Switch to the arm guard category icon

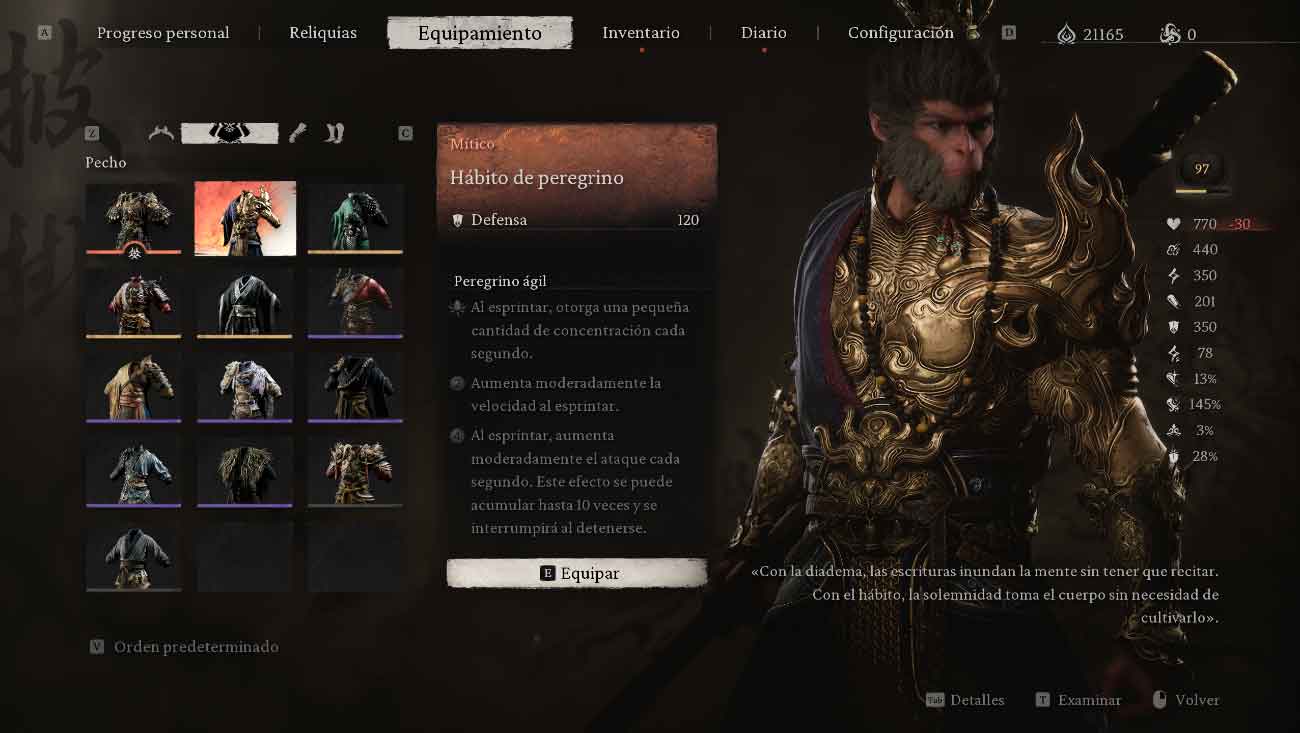tap(297, 133)
